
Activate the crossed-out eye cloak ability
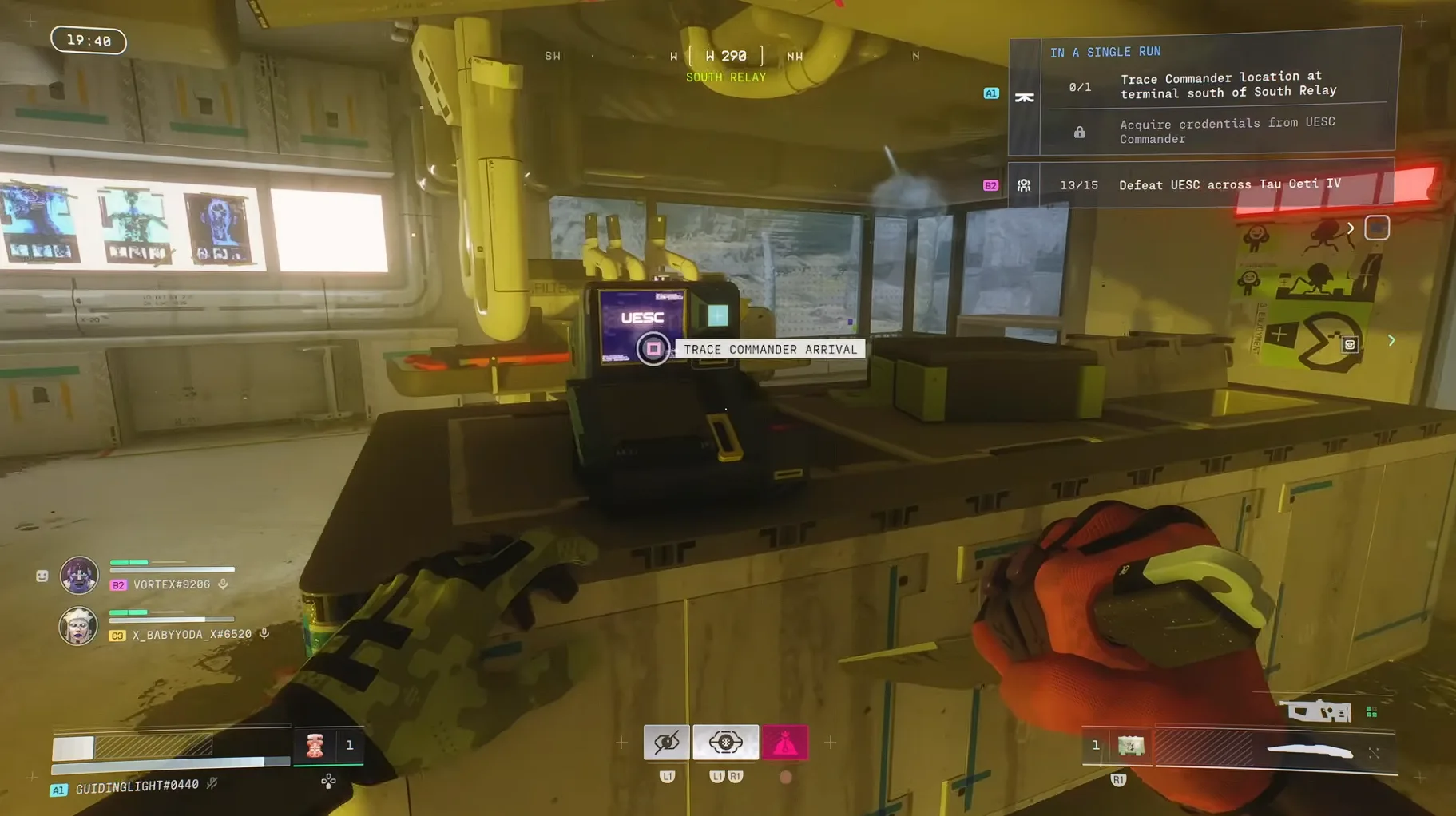tap(666, 743)
